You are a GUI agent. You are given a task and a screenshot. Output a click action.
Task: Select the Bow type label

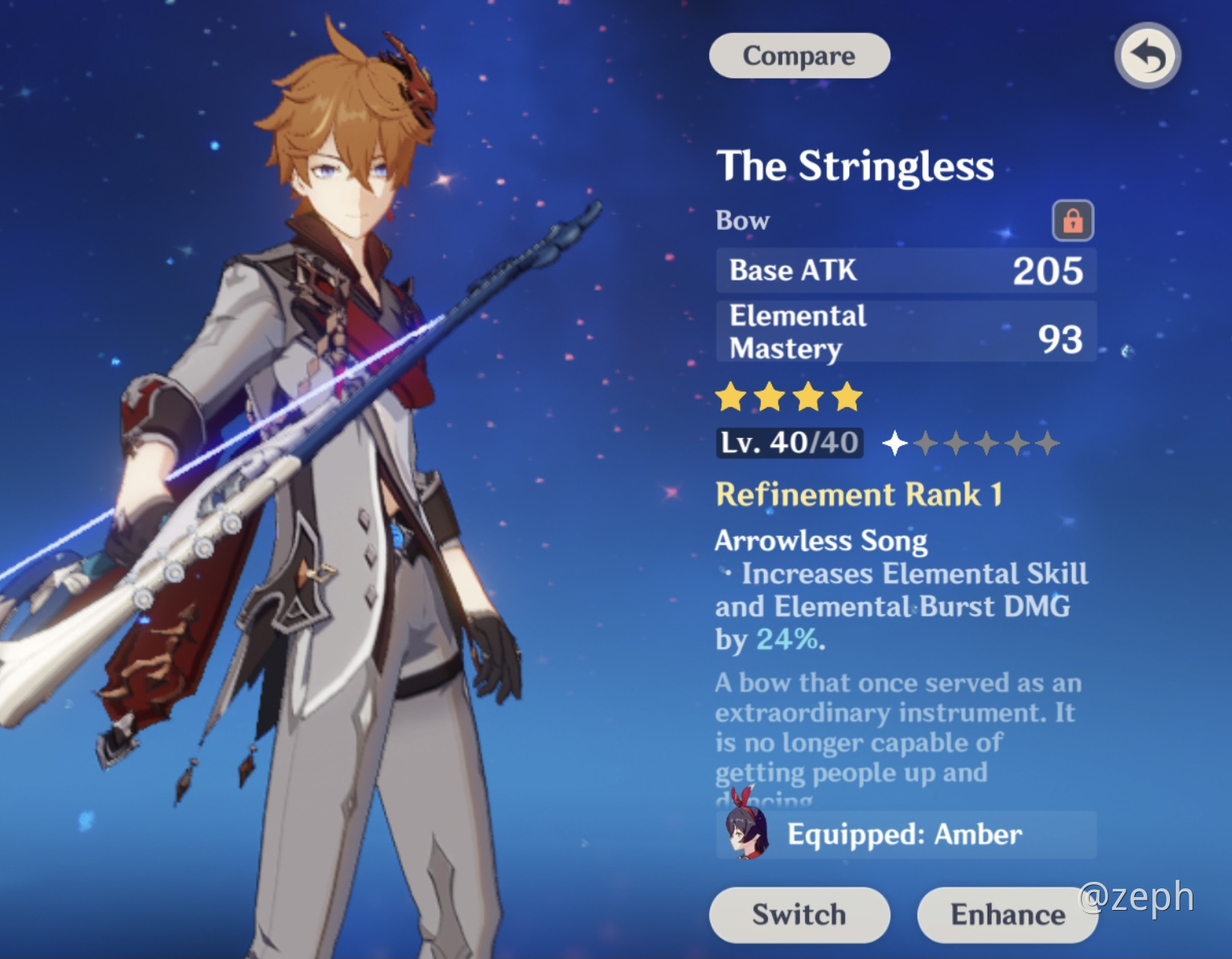click(x=741, y=220)
